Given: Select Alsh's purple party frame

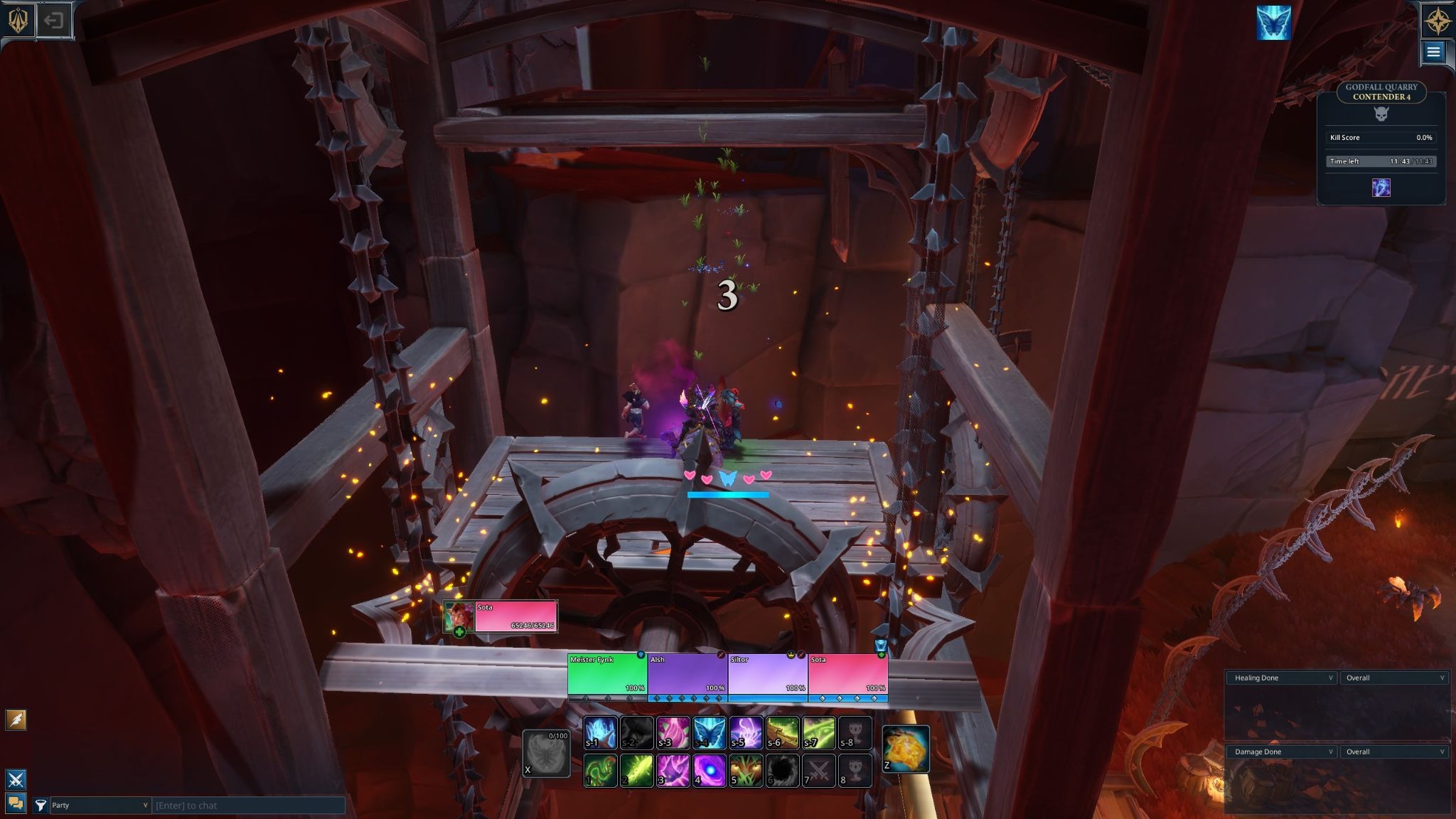Looking at the screenshot, I should point(687,674).
